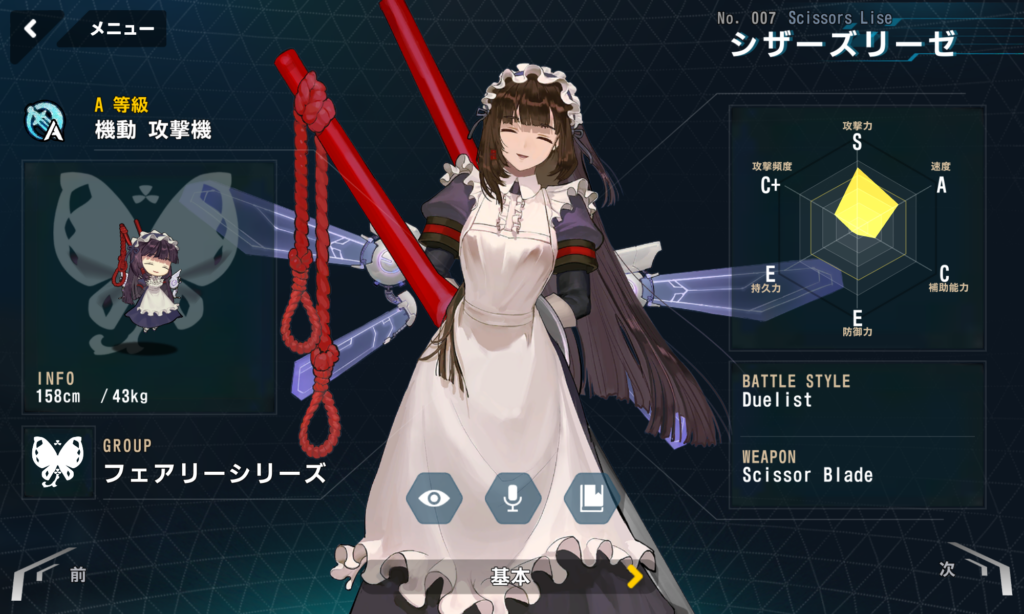Tap the butterfly group emblem icon
Viewport: 1024px width, 614px height.
click(x=59, y=462)
